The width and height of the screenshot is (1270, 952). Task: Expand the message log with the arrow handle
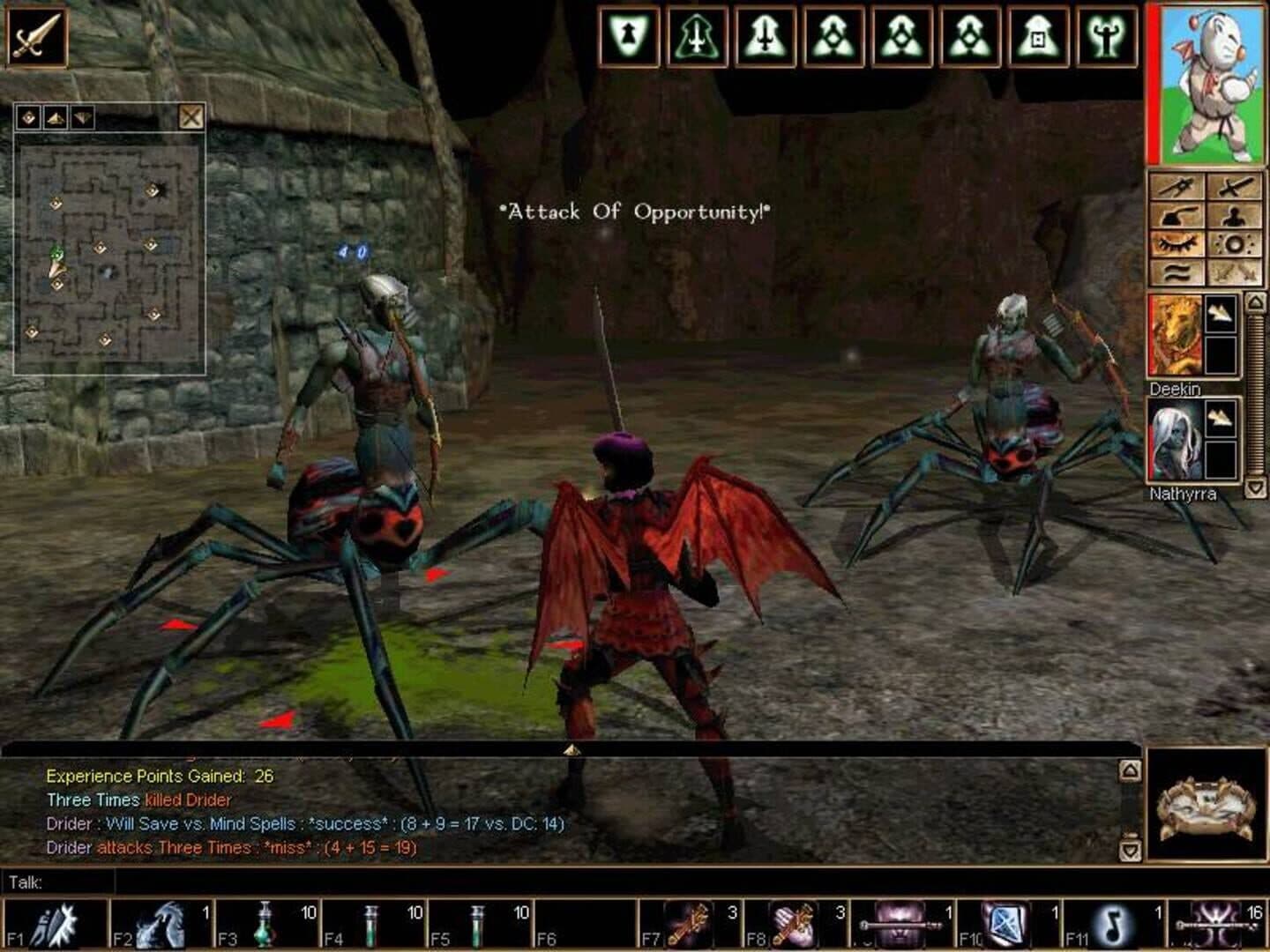(x=571, y=750)
